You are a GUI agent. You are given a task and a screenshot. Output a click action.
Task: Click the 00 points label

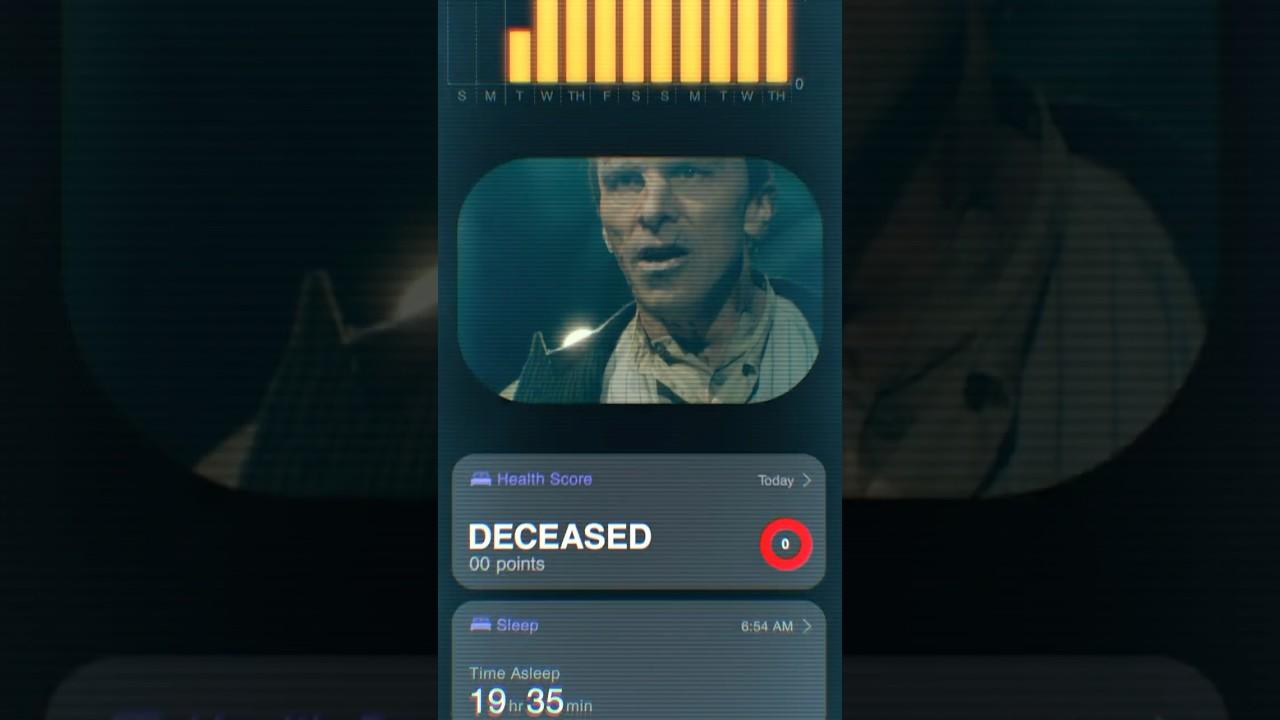pos(505,564)
